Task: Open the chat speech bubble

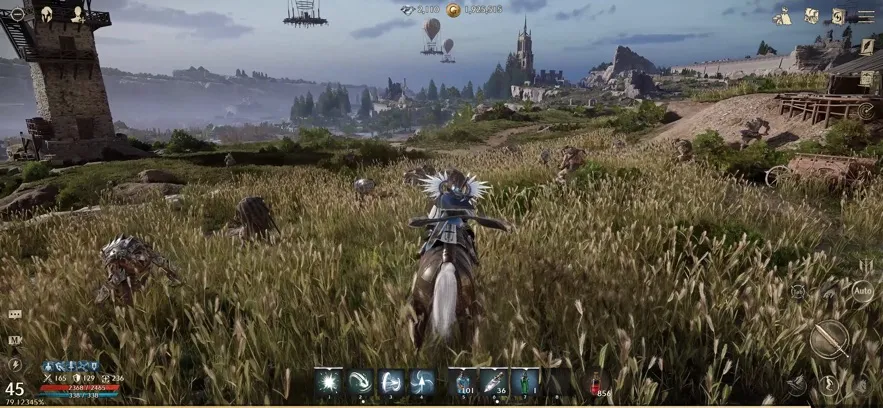Action: point(14,314)
